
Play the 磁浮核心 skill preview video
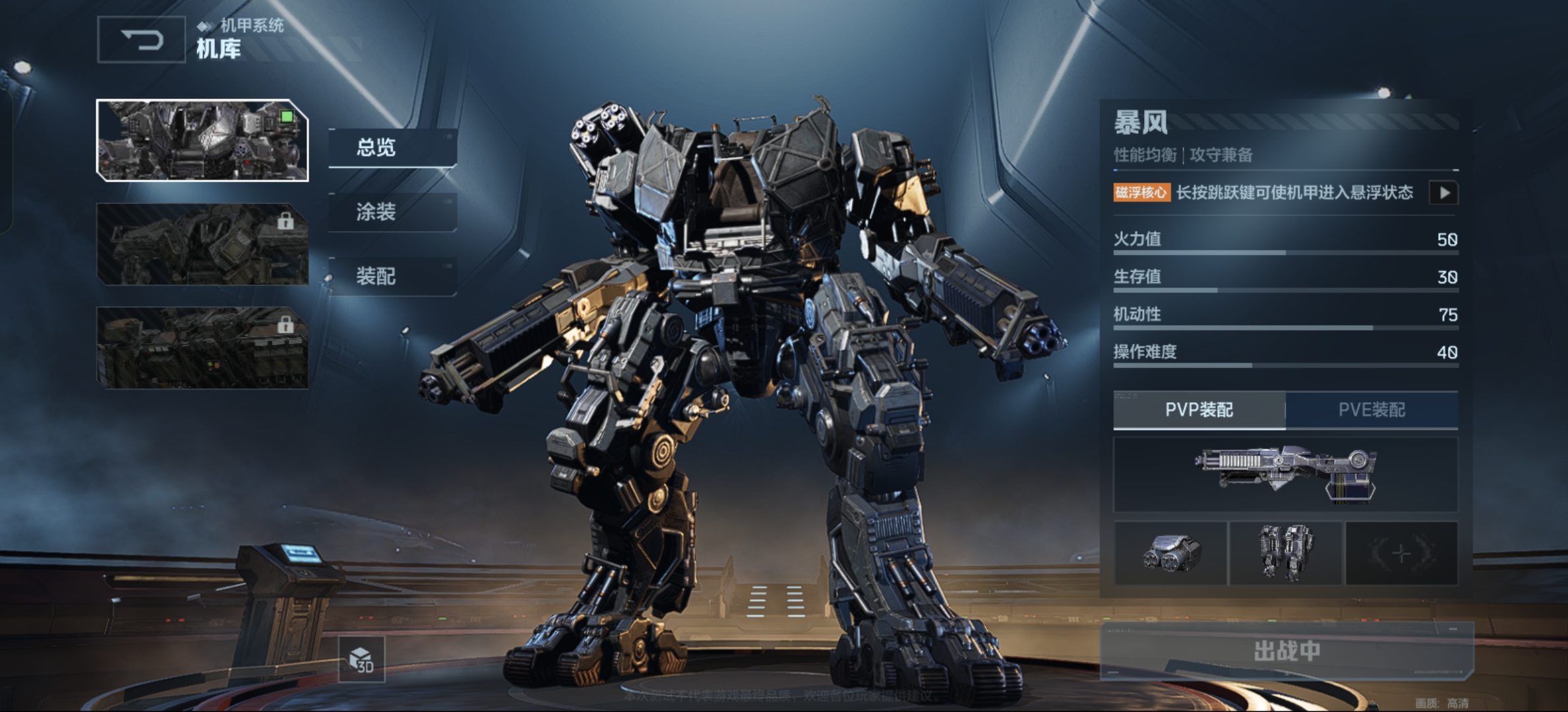(x=1443, y=193)
